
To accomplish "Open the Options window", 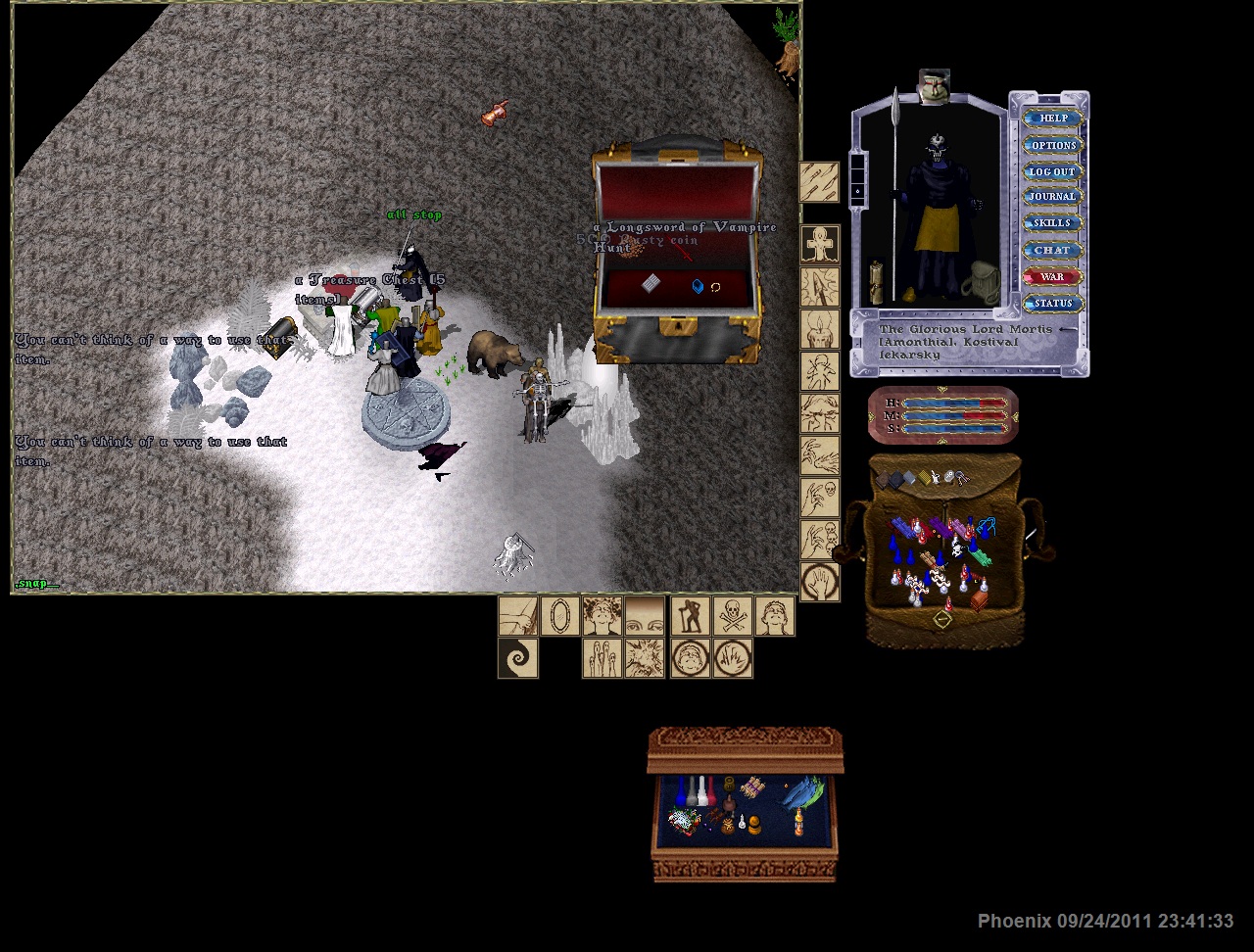I will pos(1053,145).
